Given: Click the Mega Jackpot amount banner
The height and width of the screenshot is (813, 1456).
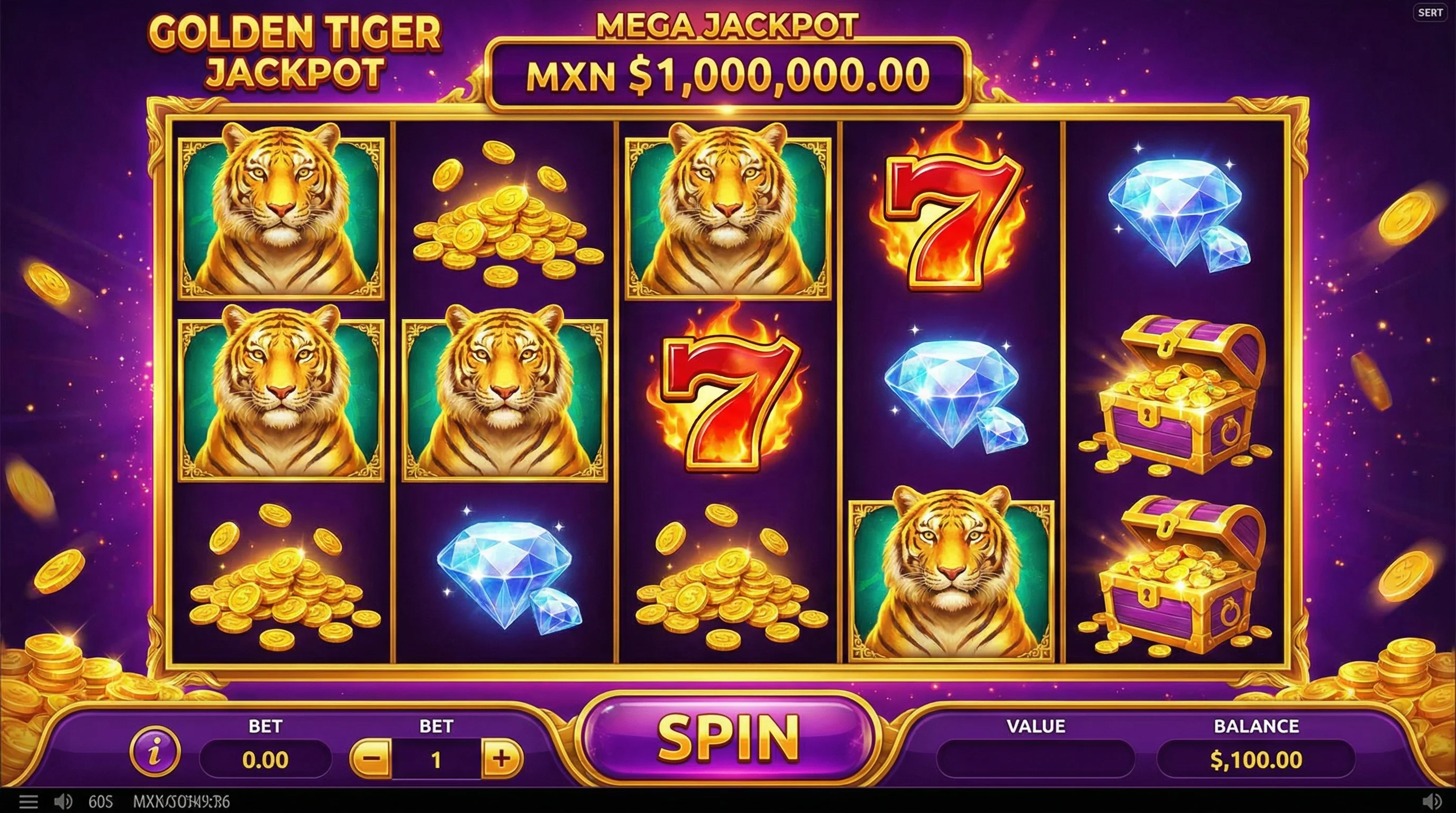Looking at the screenshot, I should tap(728, 73).
